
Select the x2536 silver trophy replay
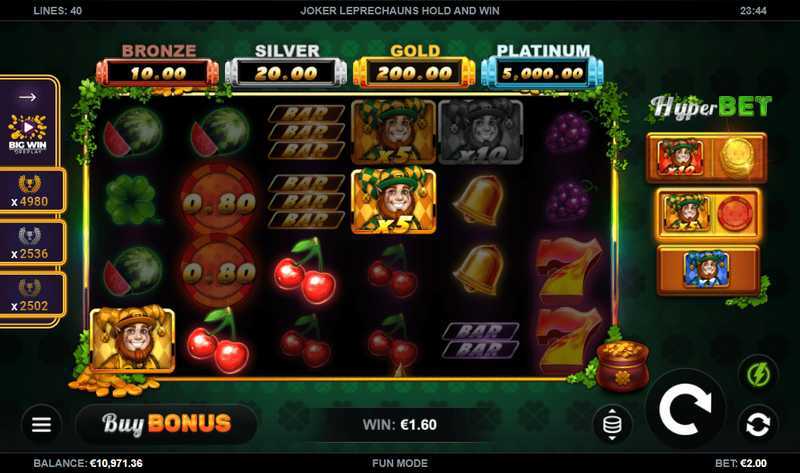tap(30, 243)
